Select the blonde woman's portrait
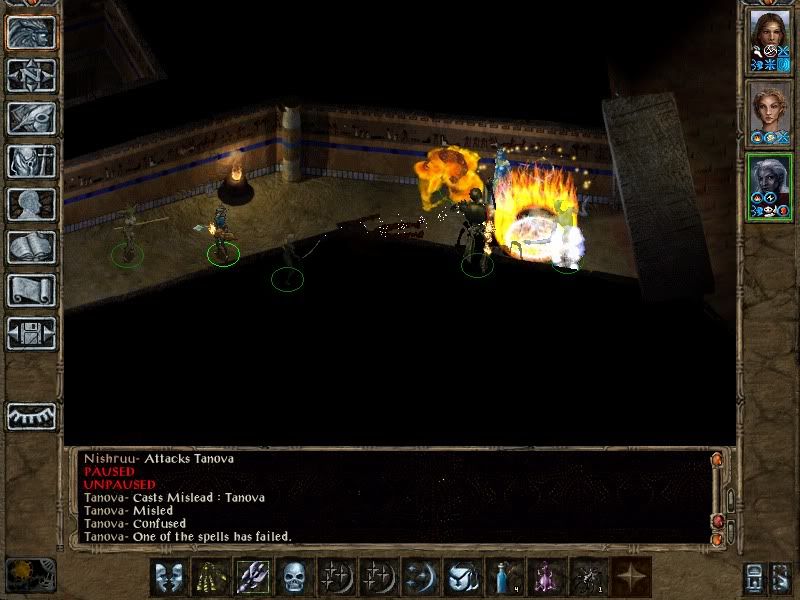800x600 pixels. 769,113
